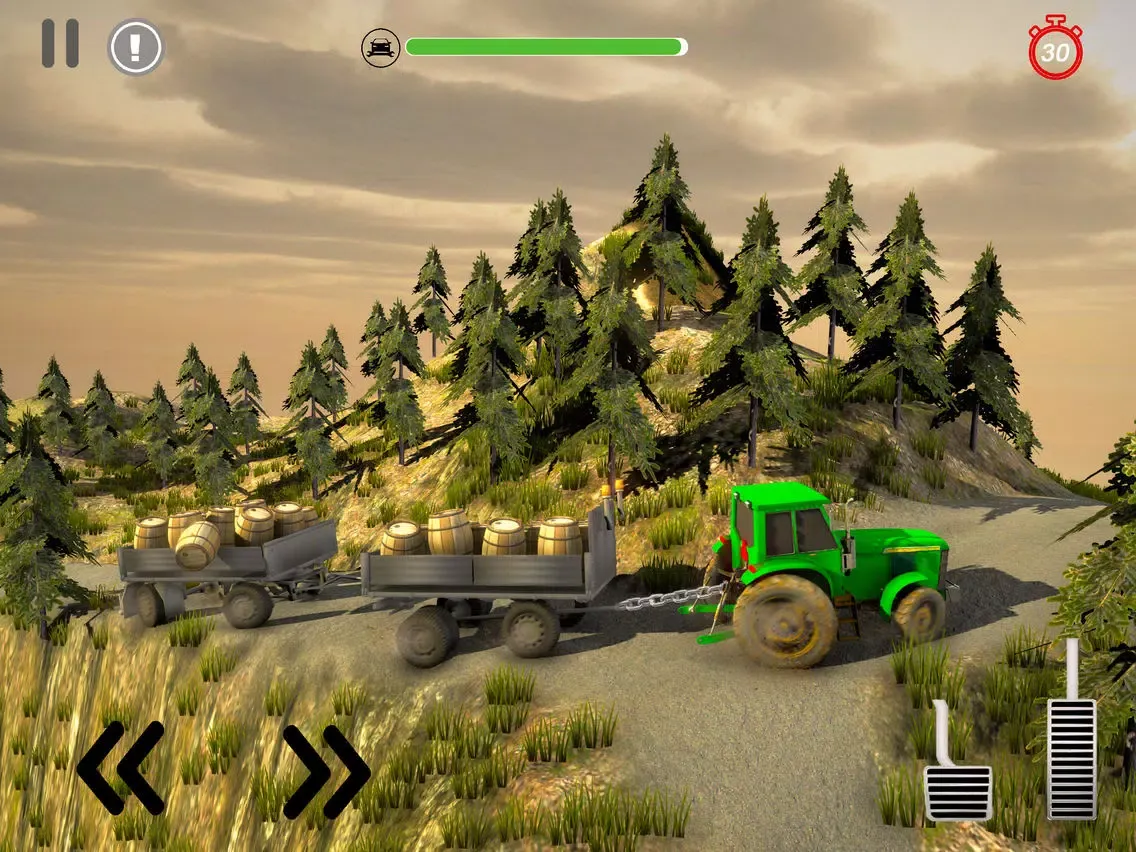Image resolution: width=1136 pixels, height=852 pixels.
Task: Steer right with the double-chevron arrow
Action: pyautogui.click(x=326, y=771)
